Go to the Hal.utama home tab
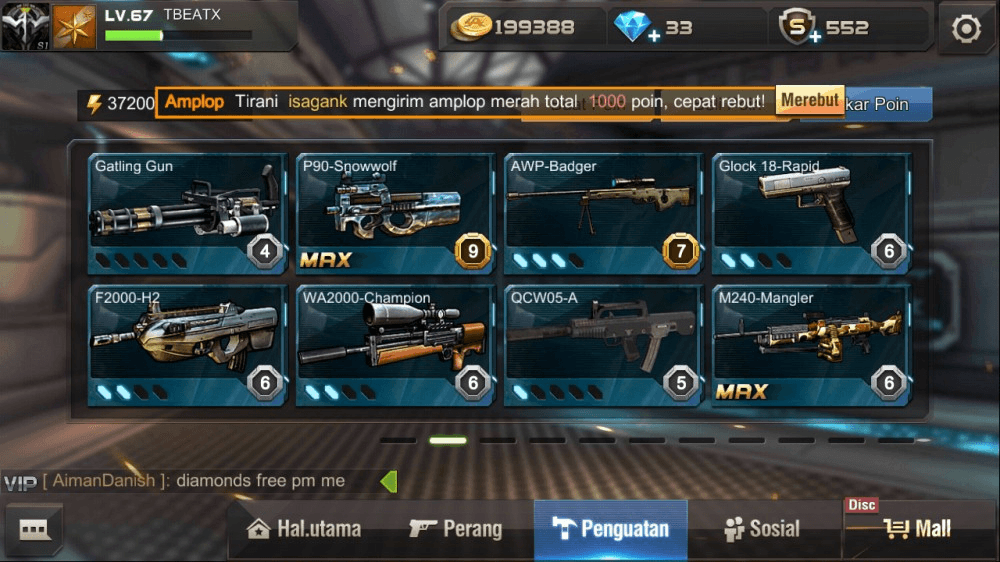Screen dimensions: 1000x562 point(304,529)
